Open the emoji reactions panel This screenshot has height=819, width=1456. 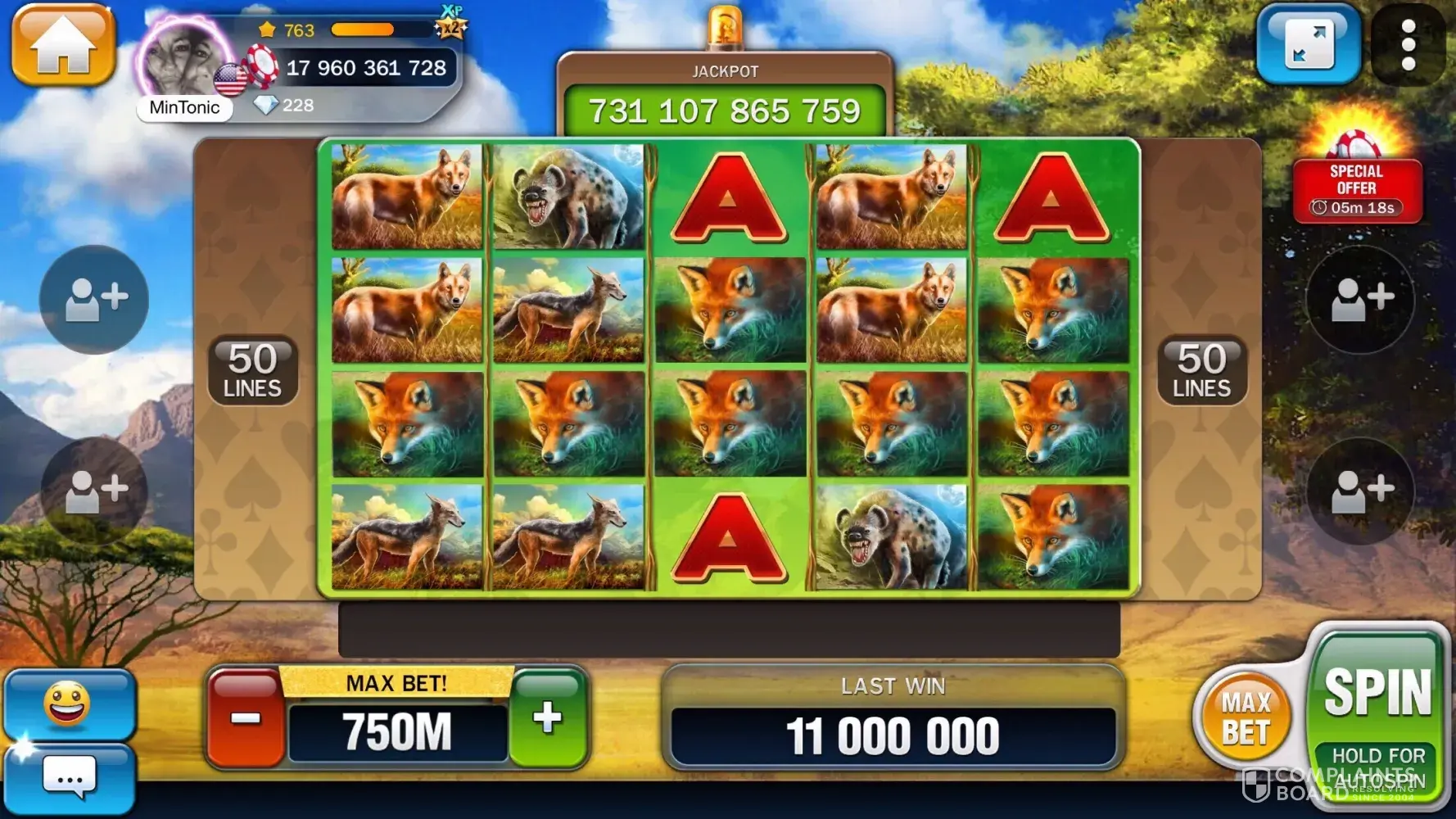click(68, 704)
